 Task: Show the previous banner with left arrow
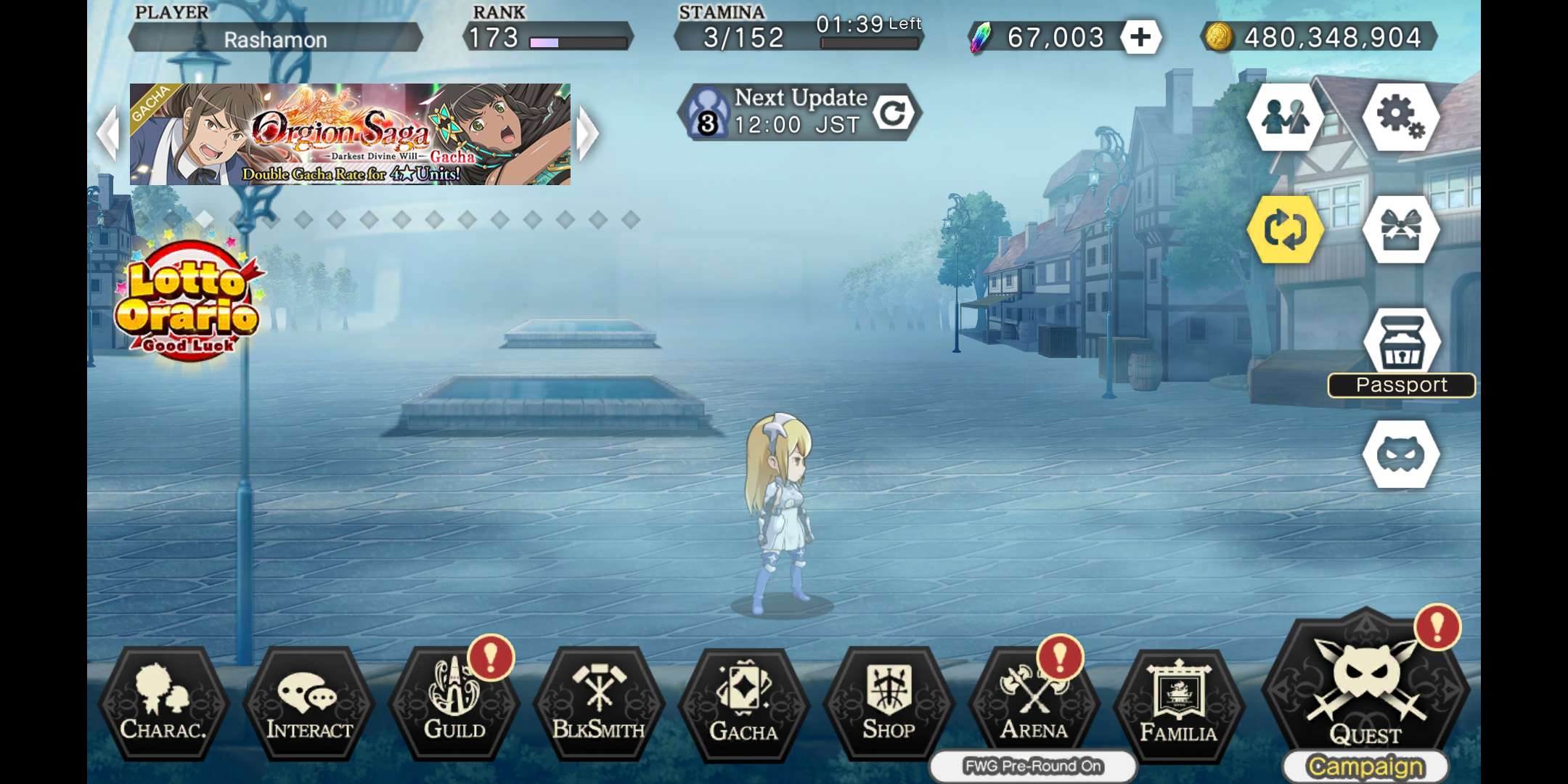point(108,134)
